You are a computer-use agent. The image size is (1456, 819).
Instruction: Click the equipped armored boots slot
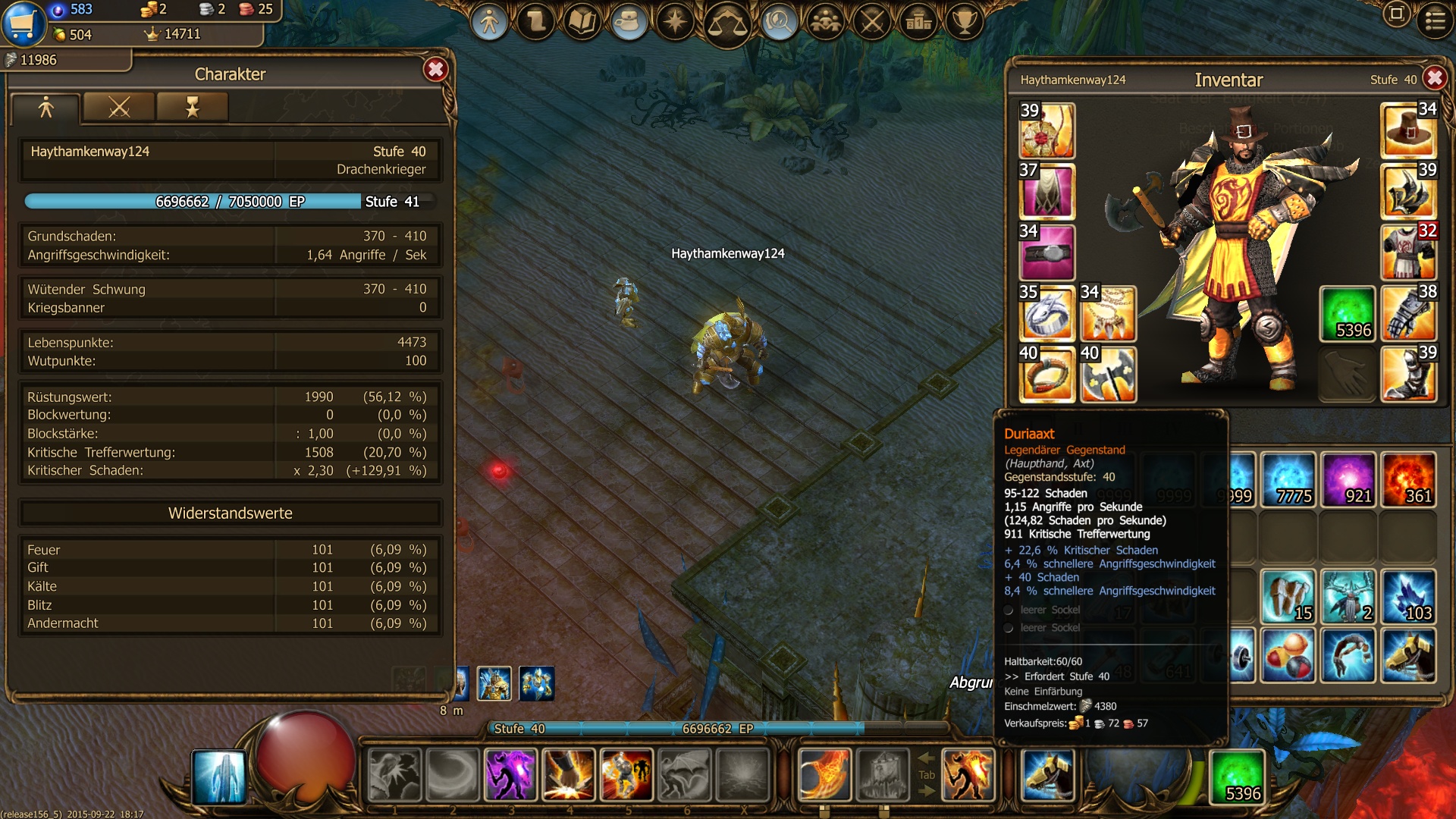coord(1408,375)
